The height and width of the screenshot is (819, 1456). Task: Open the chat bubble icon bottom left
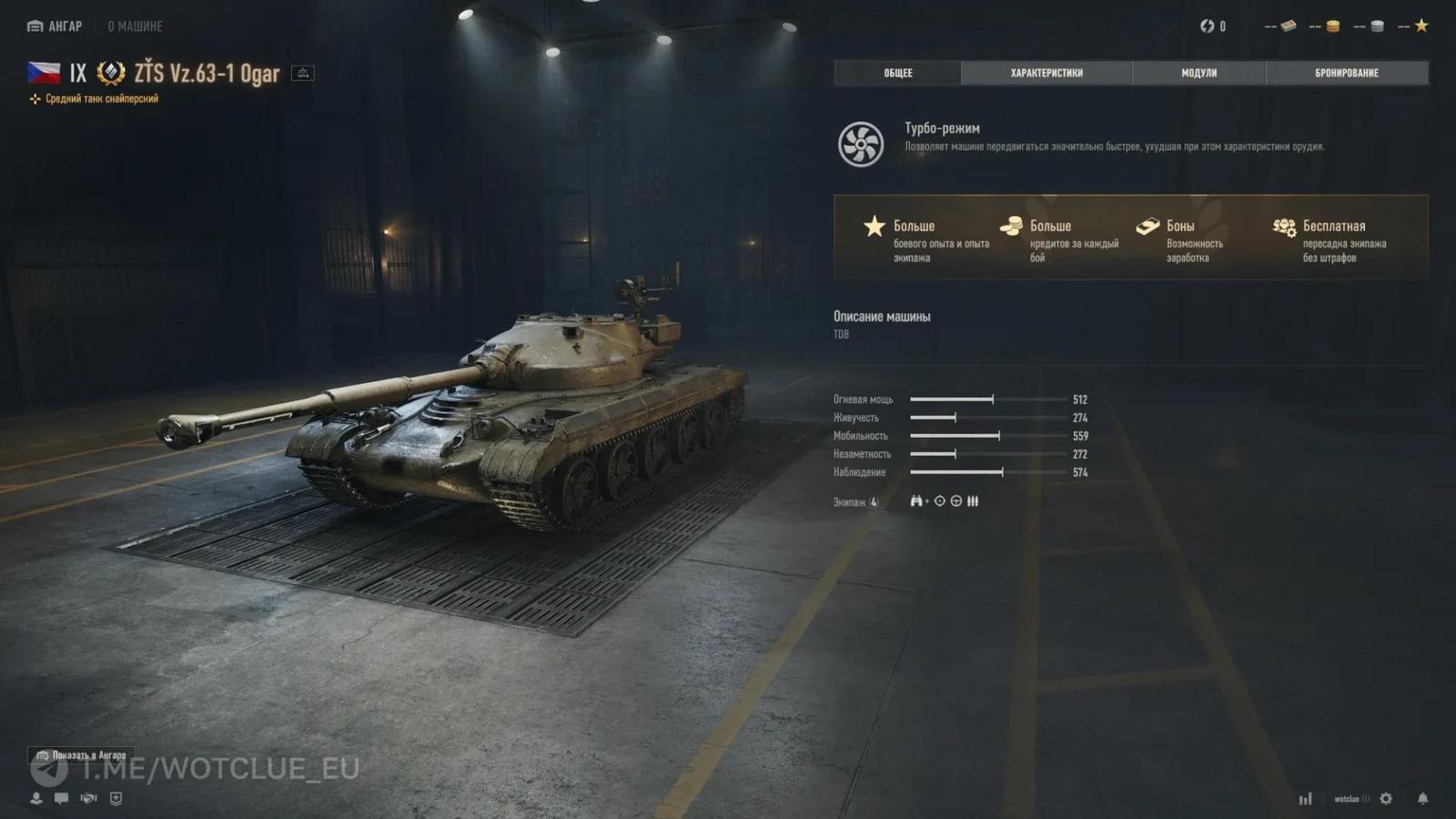coord(62,799)
